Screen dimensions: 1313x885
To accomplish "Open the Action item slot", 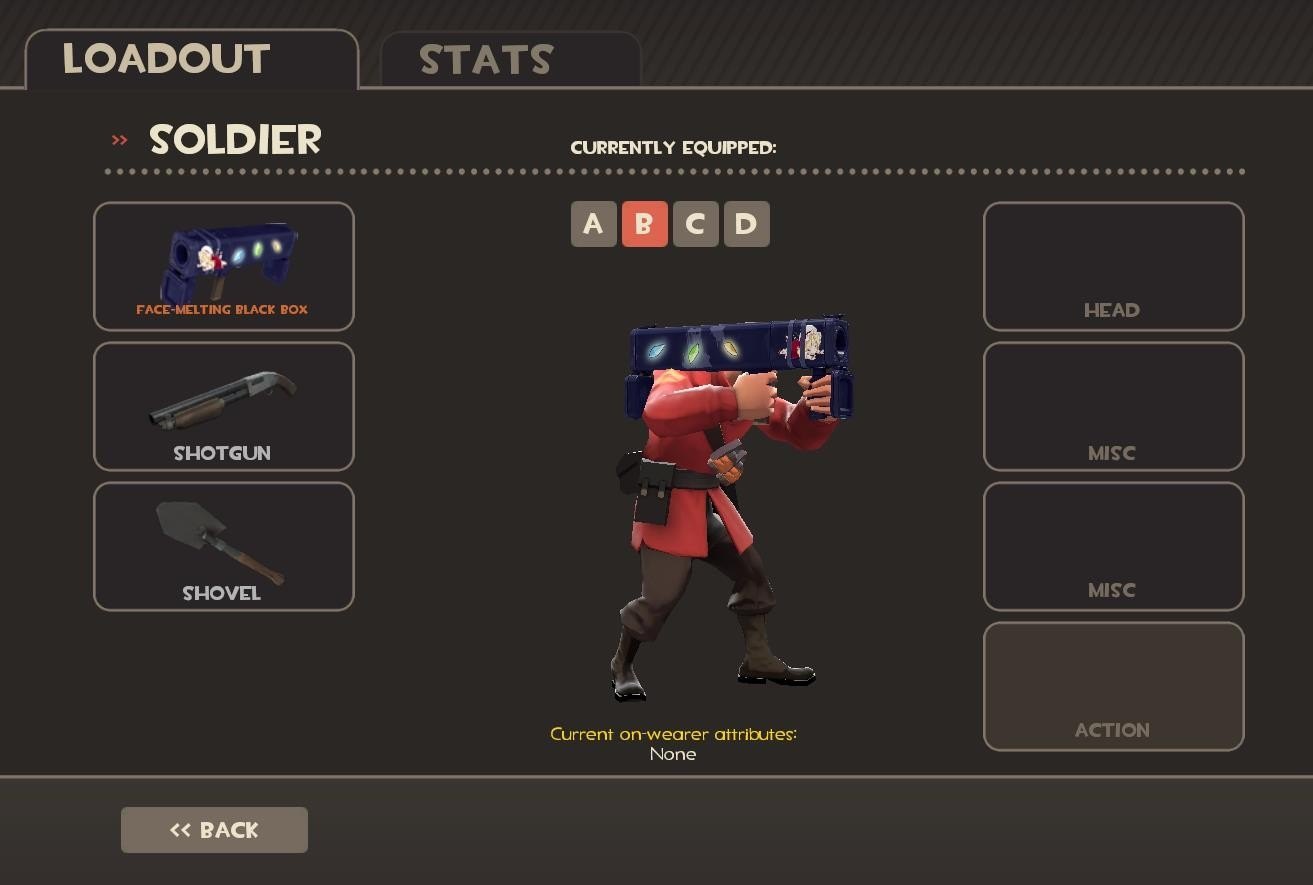I will point(1113,686).
